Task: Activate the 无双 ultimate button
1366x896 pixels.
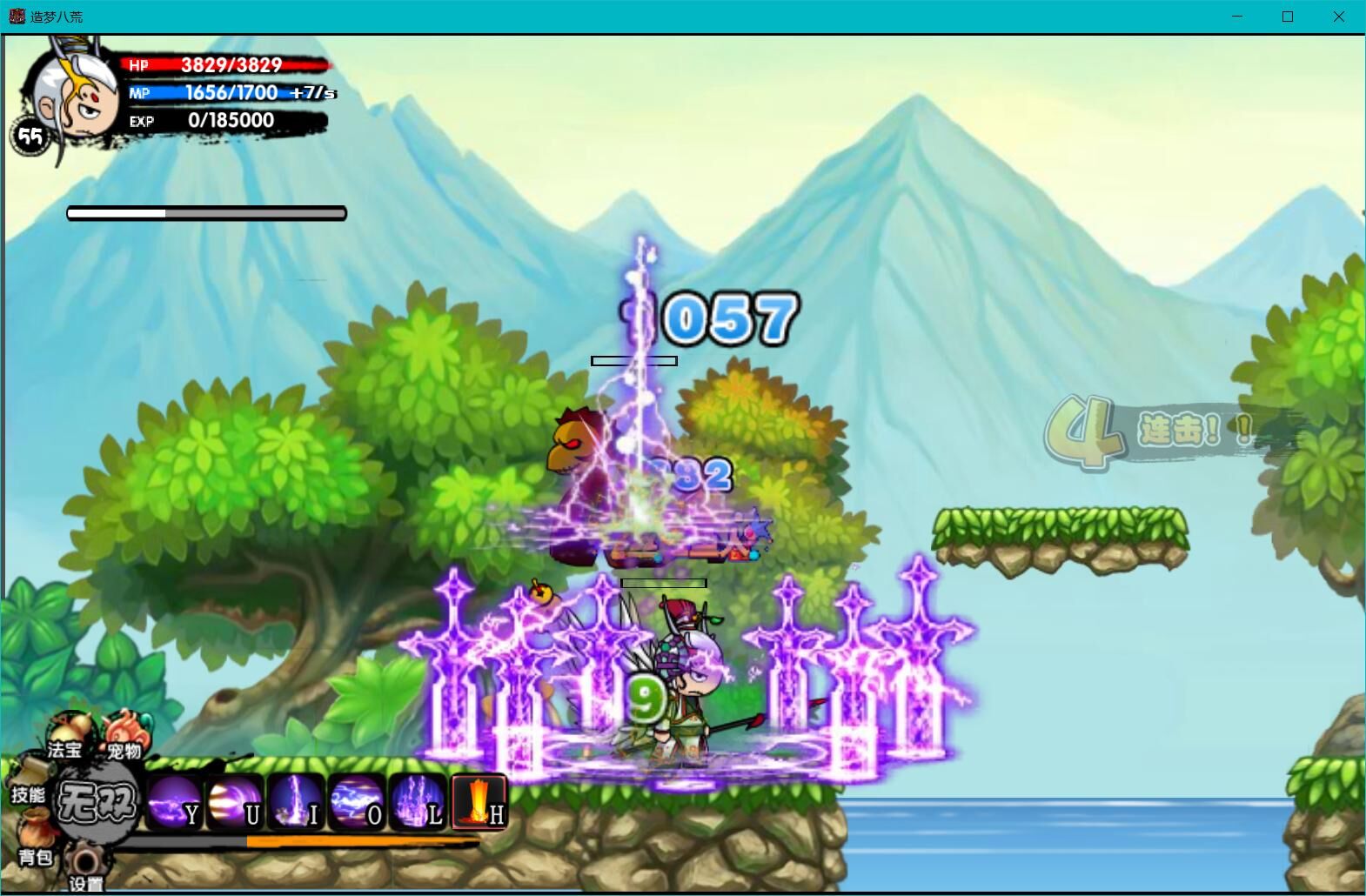Action: point(97,802)
